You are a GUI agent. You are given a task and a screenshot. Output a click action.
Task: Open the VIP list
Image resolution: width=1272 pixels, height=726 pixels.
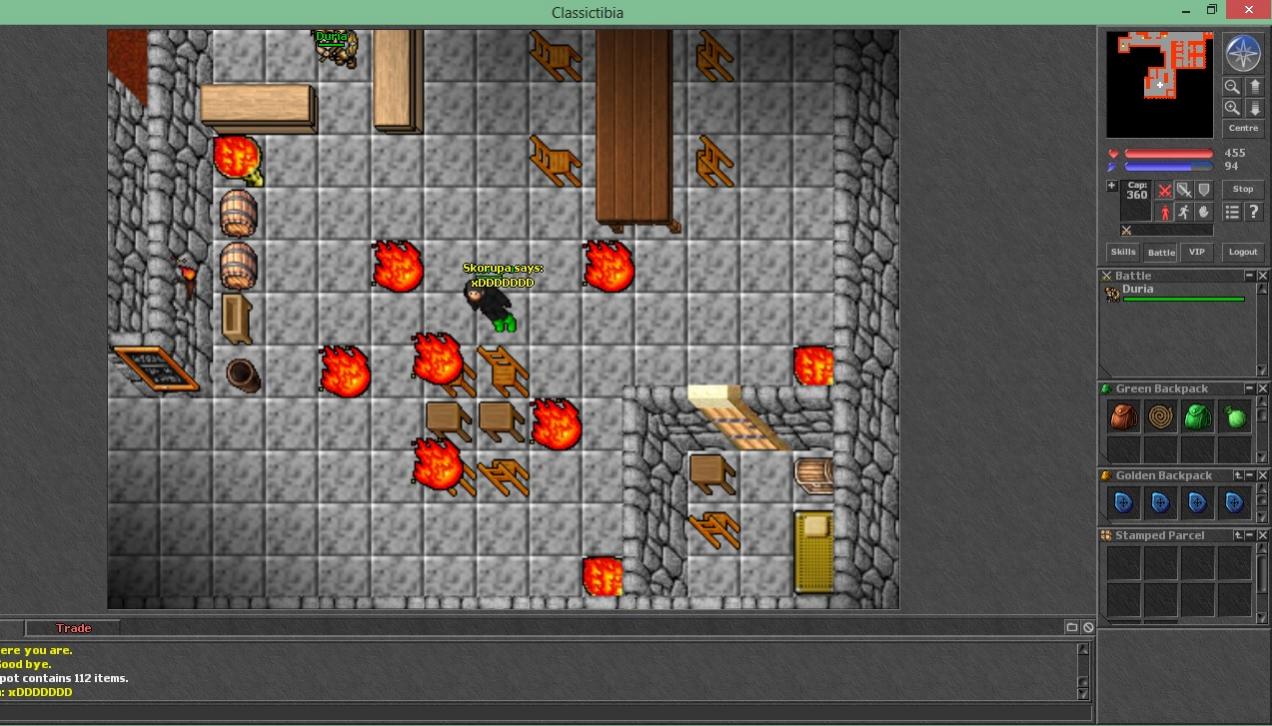point(1196,252)
